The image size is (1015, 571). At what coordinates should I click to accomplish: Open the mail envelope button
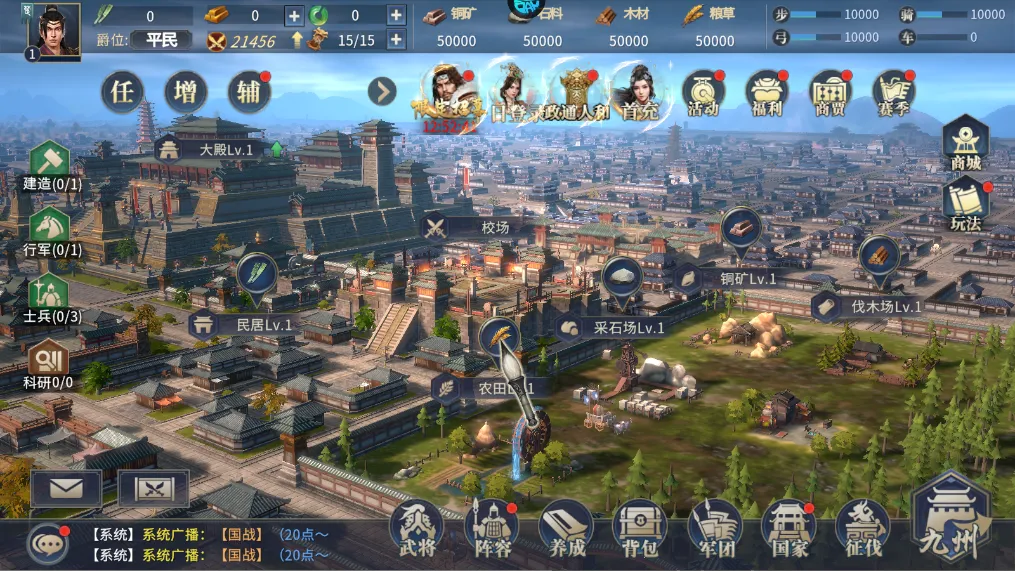(66, 488)
